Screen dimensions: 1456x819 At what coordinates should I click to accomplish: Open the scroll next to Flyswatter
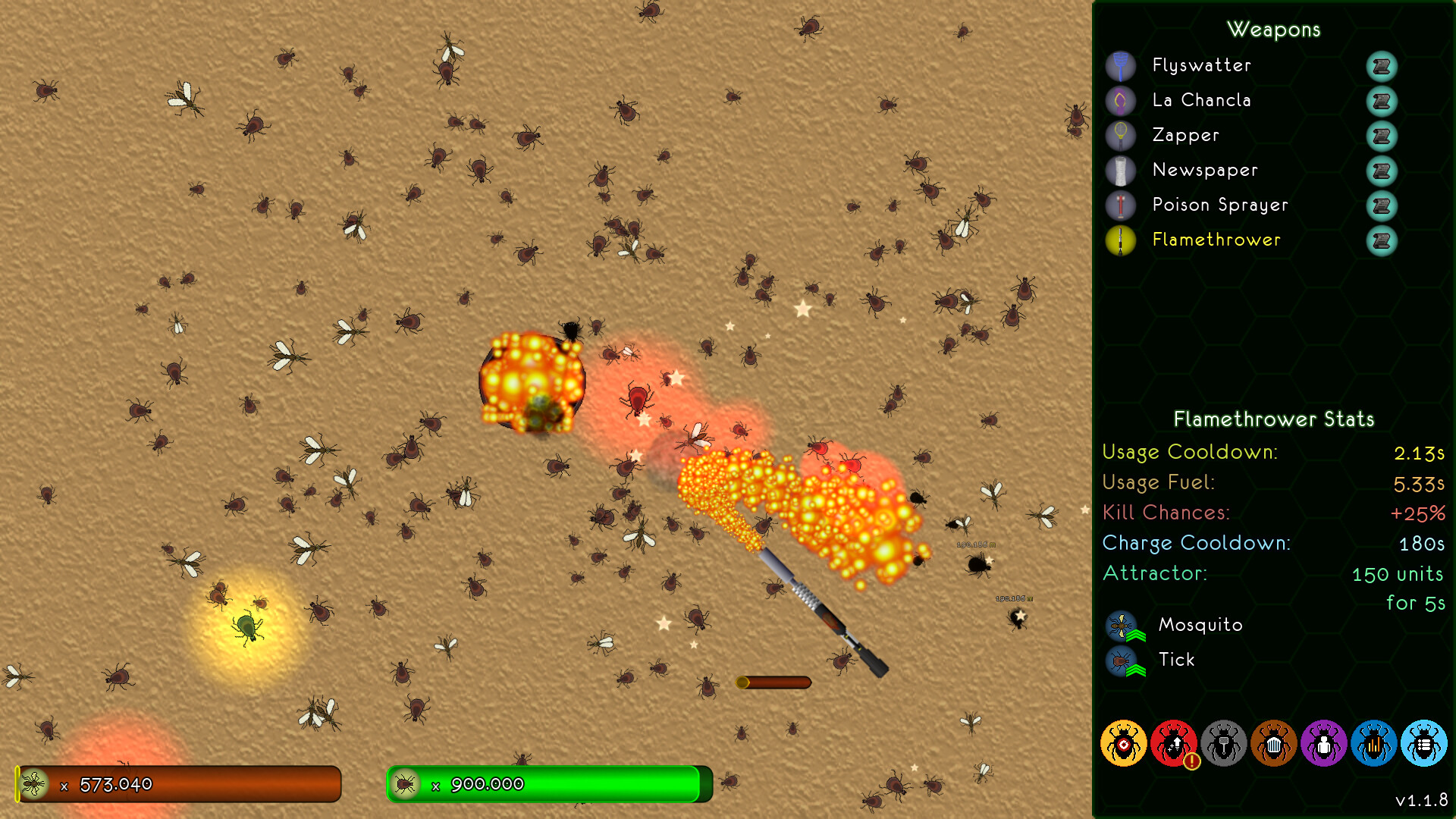point(1381,67)
